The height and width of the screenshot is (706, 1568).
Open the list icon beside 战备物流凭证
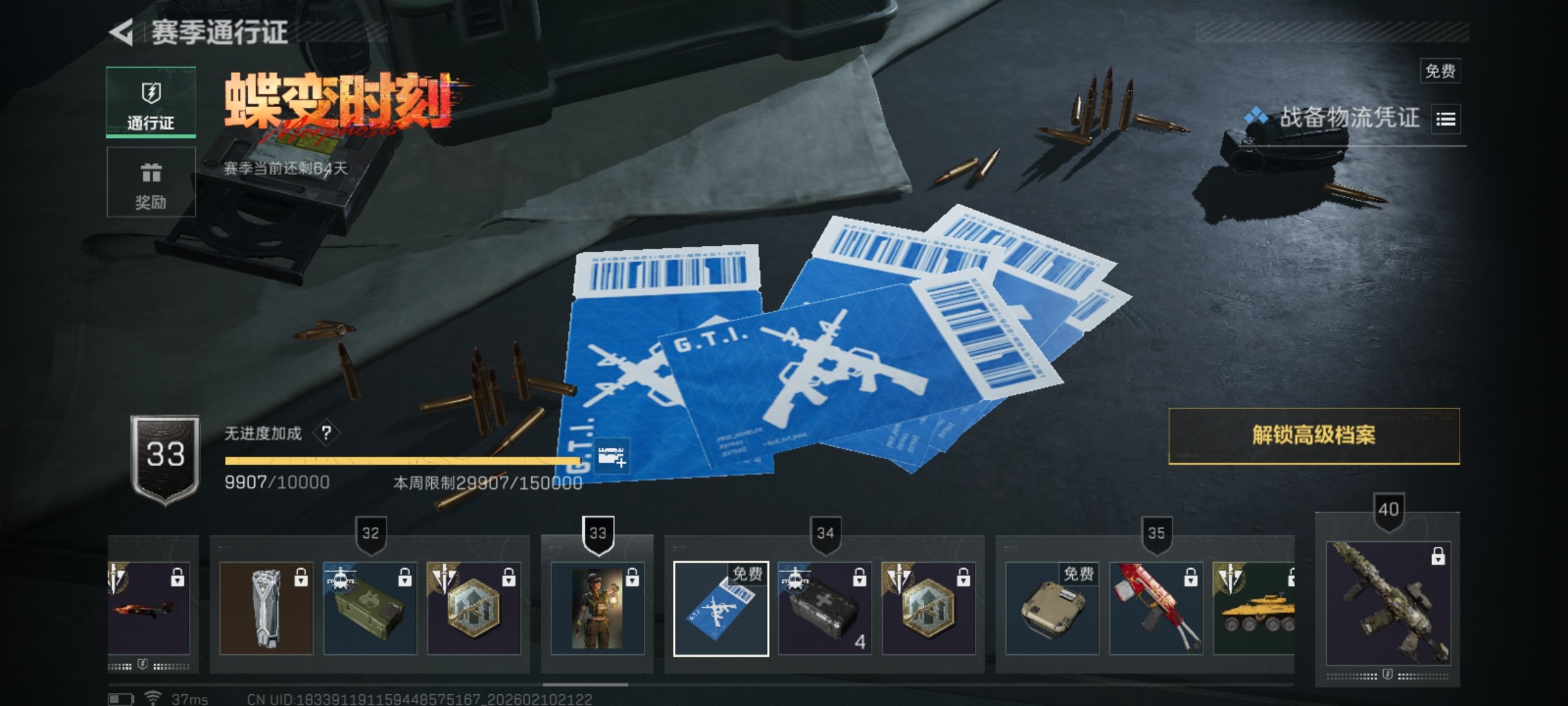pos(1445,120)
